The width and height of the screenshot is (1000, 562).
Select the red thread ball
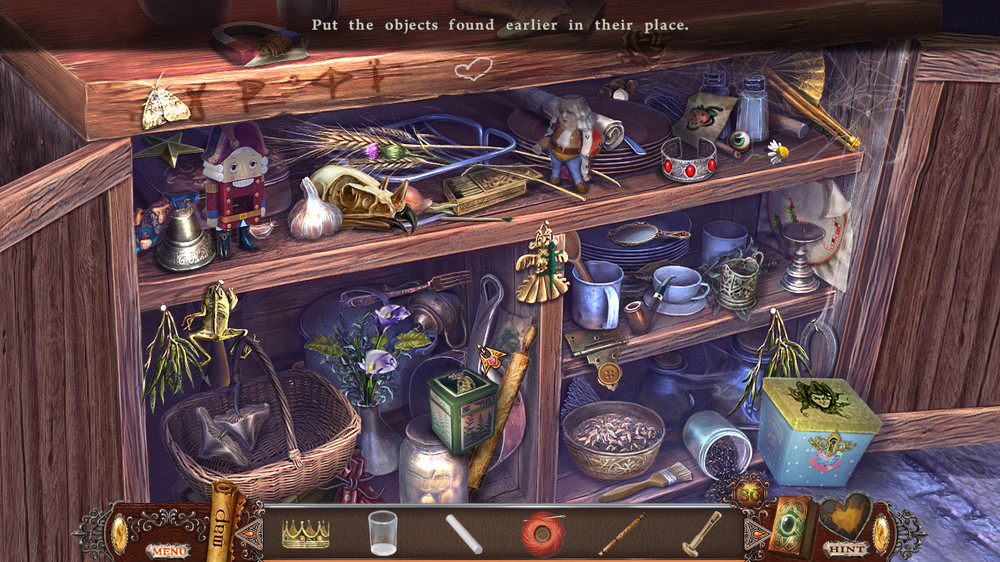coord(542,532)
